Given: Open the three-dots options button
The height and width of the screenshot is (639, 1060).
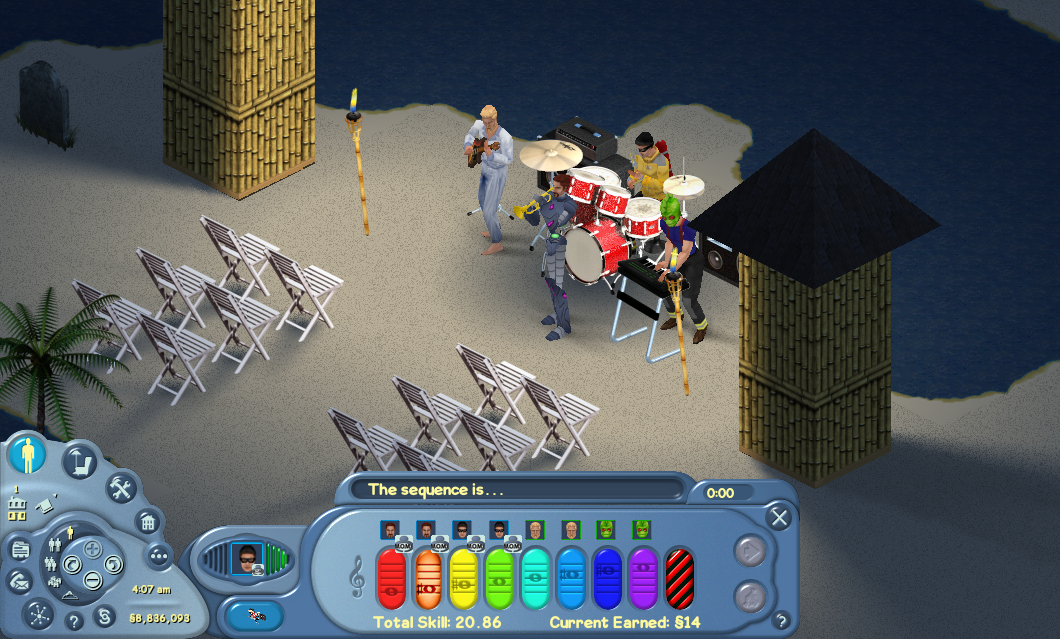Looking at the screenshot, I should [x=160, y=556].
